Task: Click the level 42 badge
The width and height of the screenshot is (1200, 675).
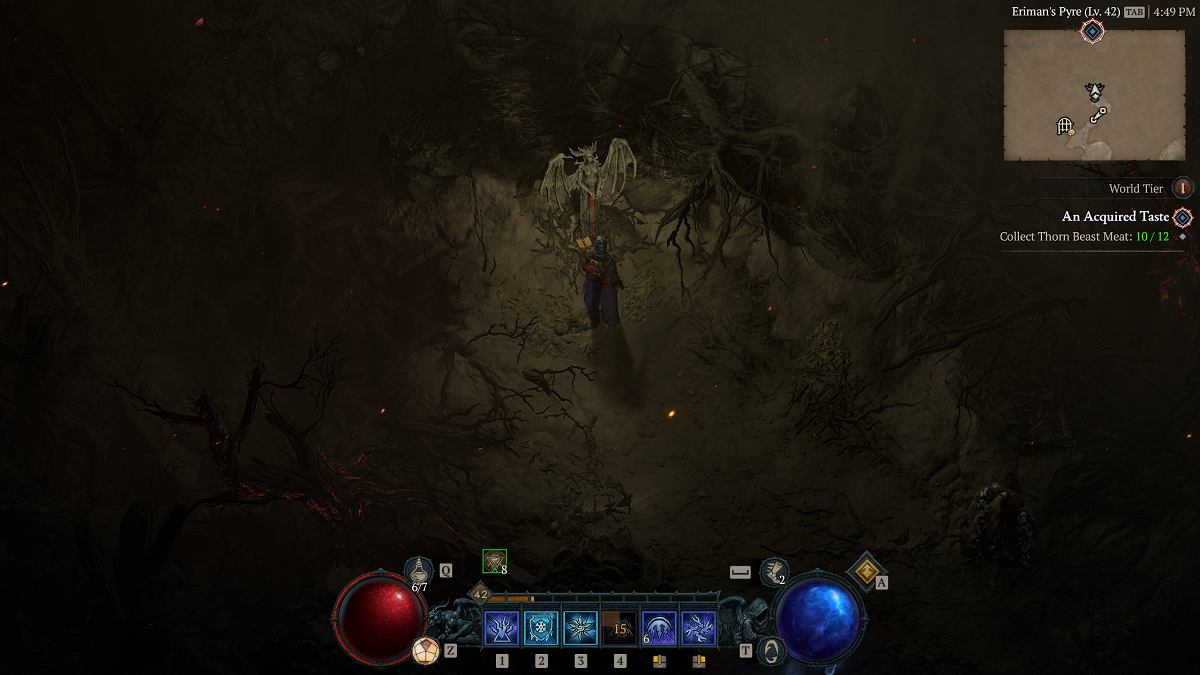Action: [480, 594]
